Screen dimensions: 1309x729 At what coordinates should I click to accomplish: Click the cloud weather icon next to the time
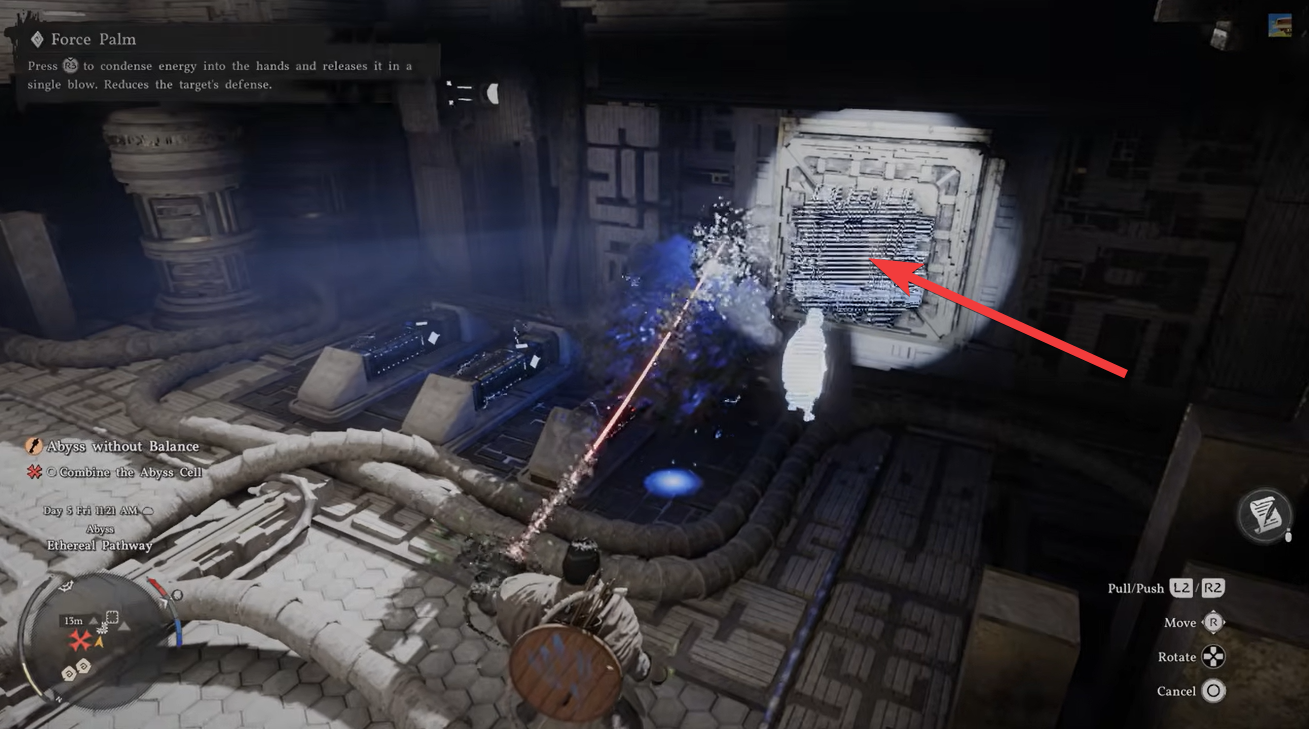(x=148, y=511)
